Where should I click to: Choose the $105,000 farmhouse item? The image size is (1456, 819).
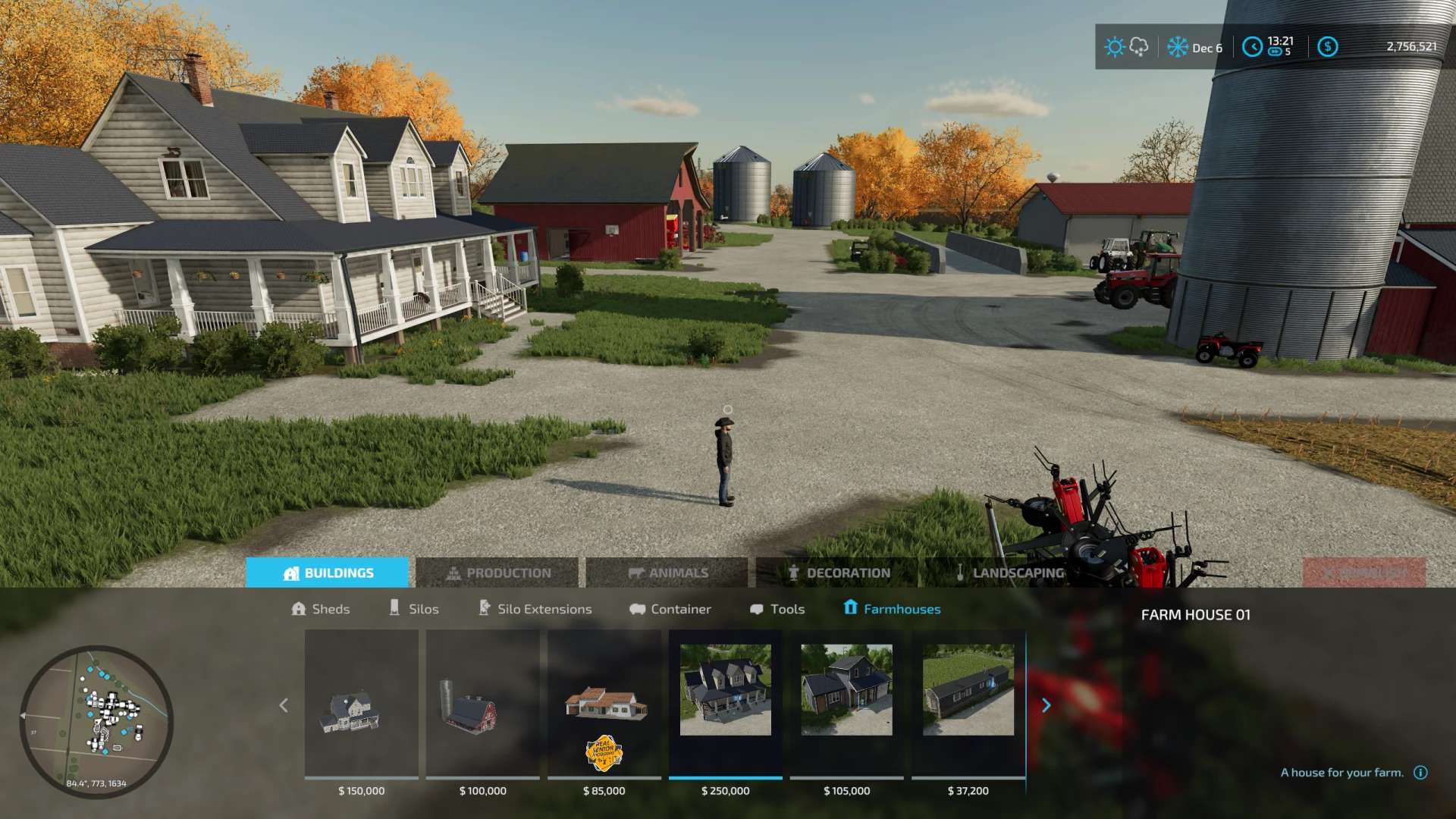click(x=847, y=705)
